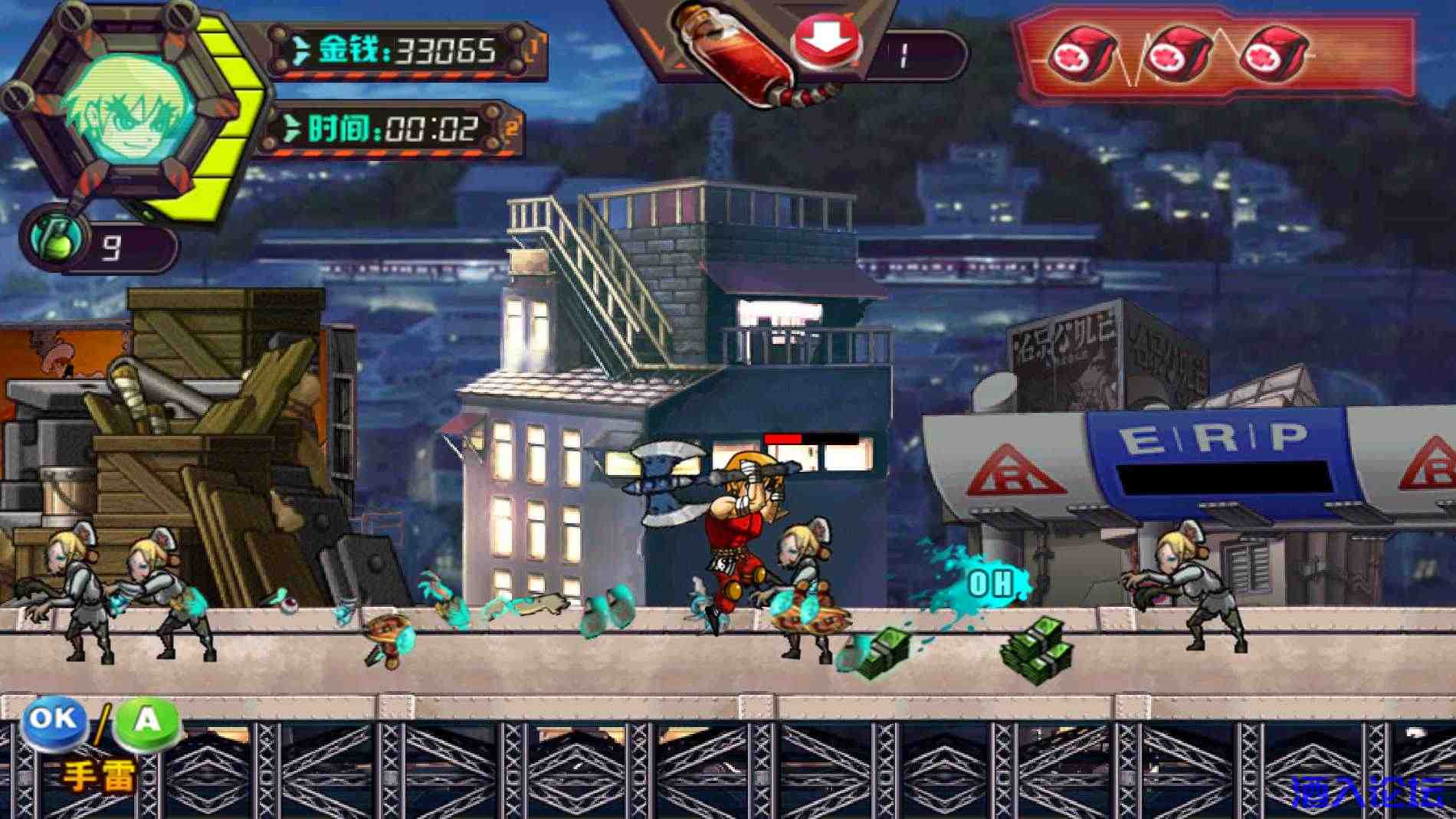This screenshot has height=819, width=1456.
Task: Throw a grenade with green A button
Action: click(146, 722)
